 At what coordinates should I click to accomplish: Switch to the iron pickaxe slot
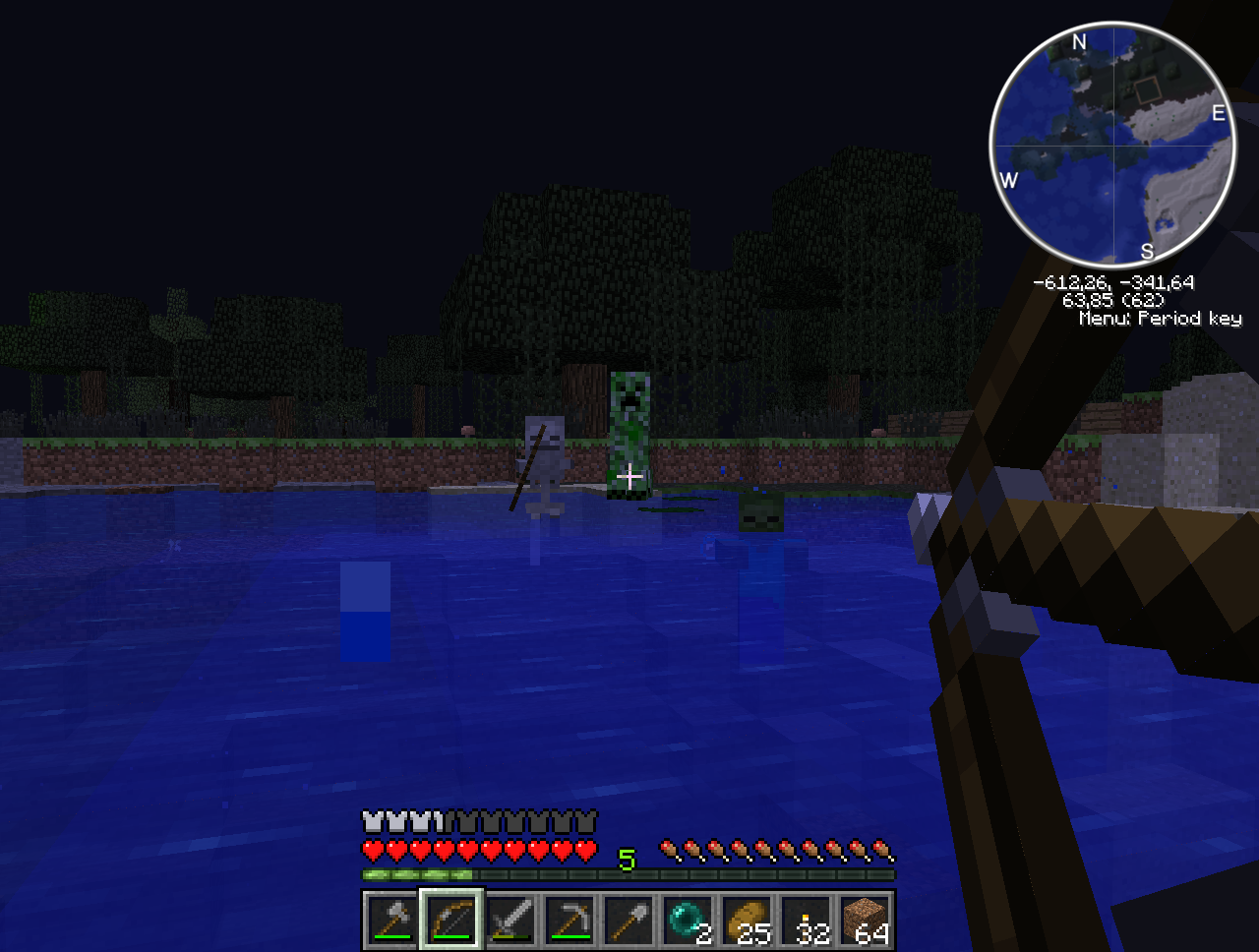click(570, 921)
